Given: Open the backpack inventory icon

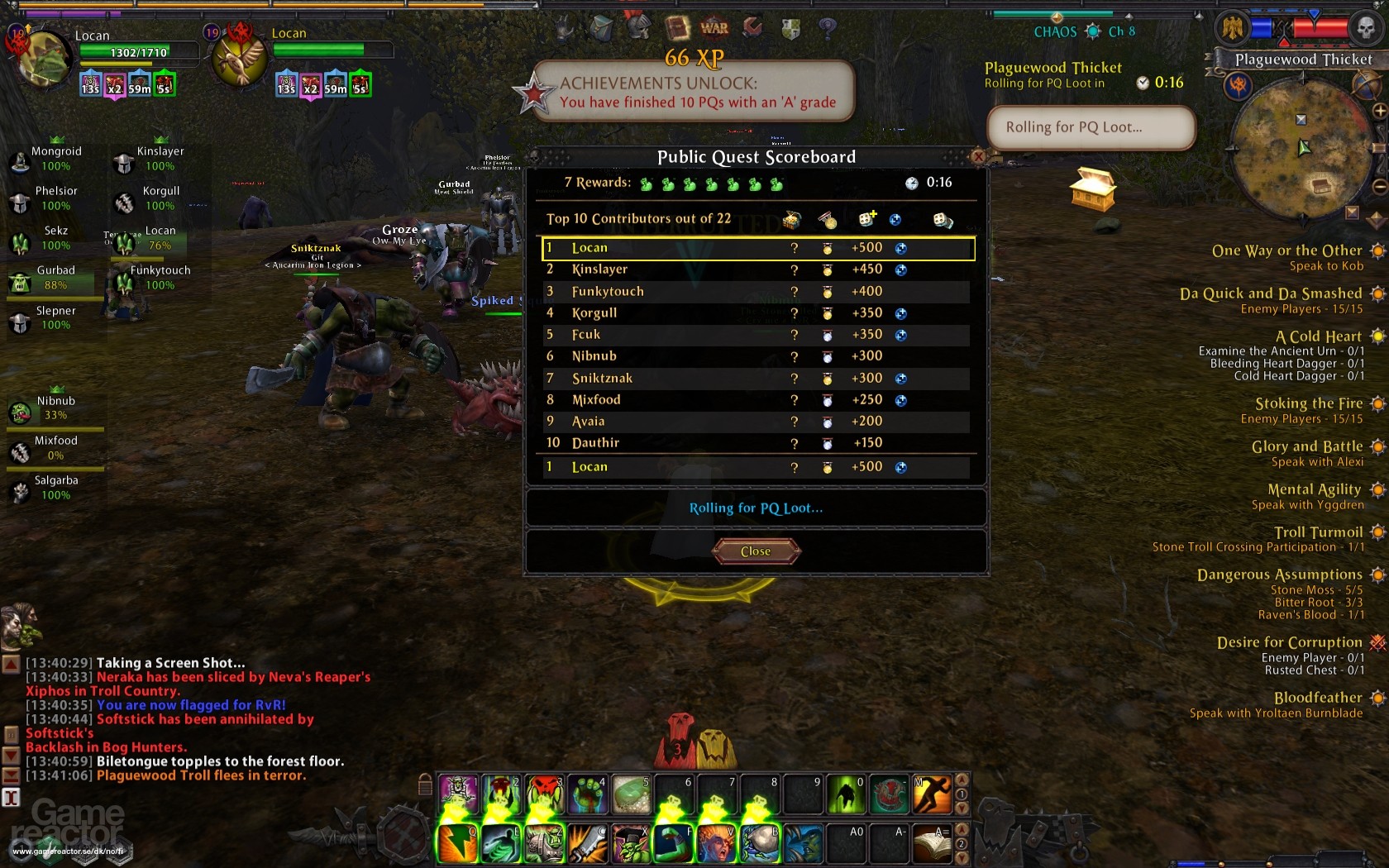Looking at the screenshot, I should tap(602, 27).
